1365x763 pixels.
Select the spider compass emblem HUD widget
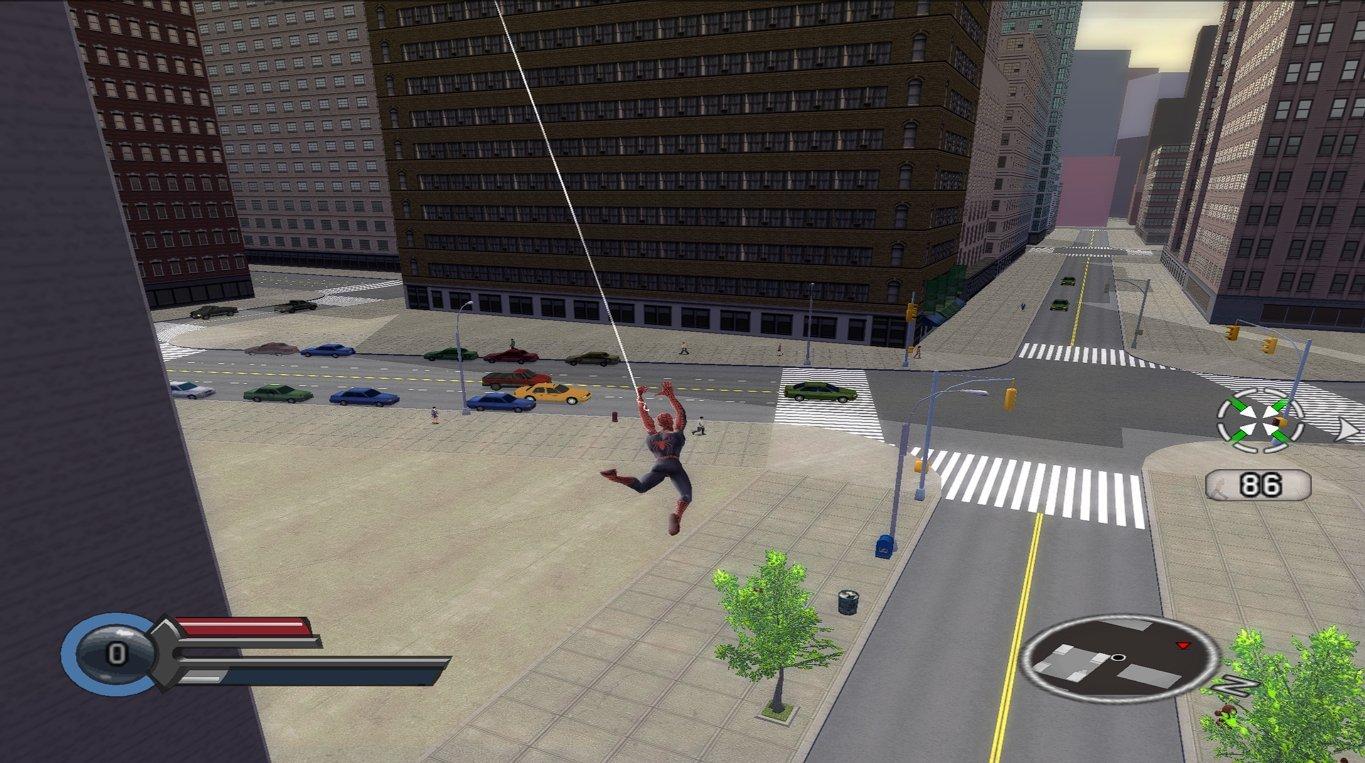coord(1259,423)
